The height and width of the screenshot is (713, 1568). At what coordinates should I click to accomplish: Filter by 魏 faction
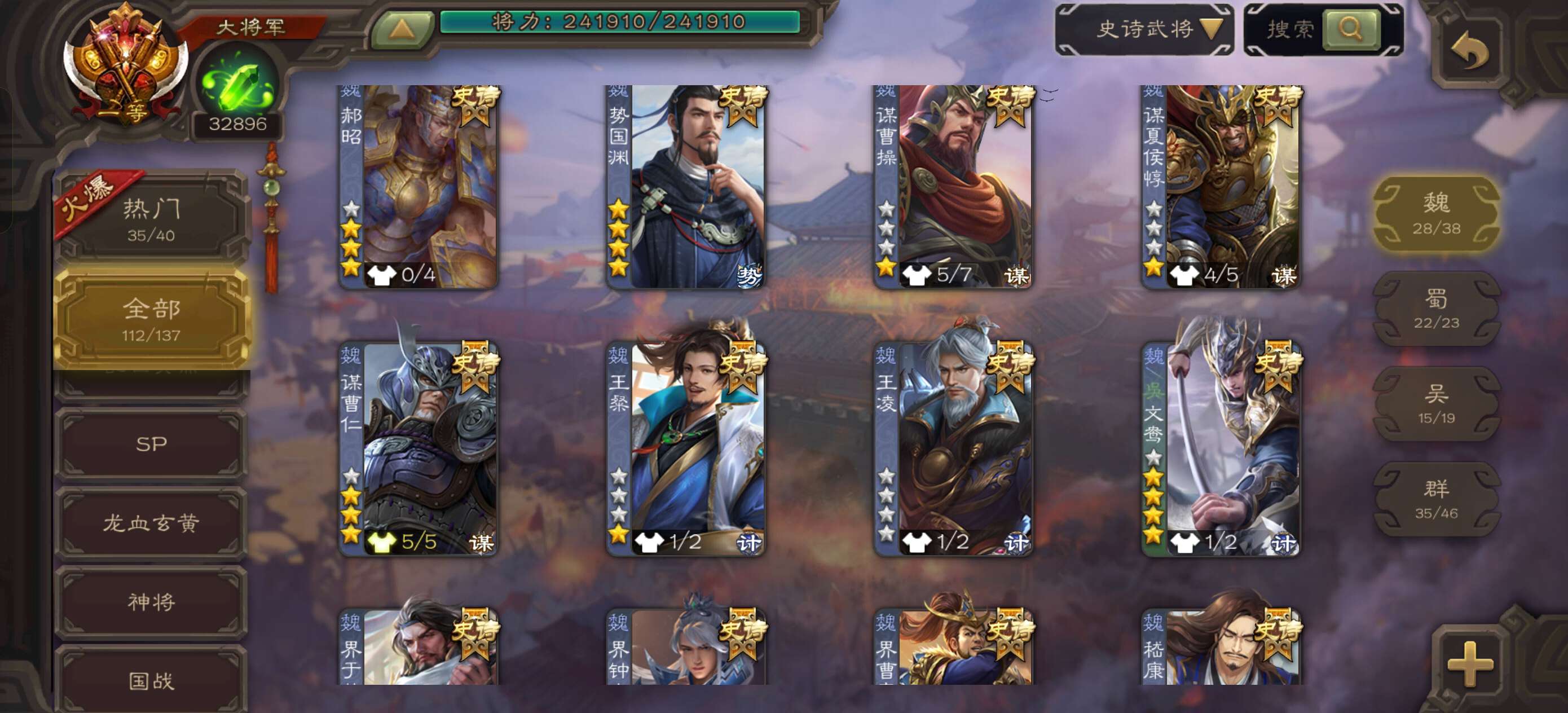pos(1436,213)
